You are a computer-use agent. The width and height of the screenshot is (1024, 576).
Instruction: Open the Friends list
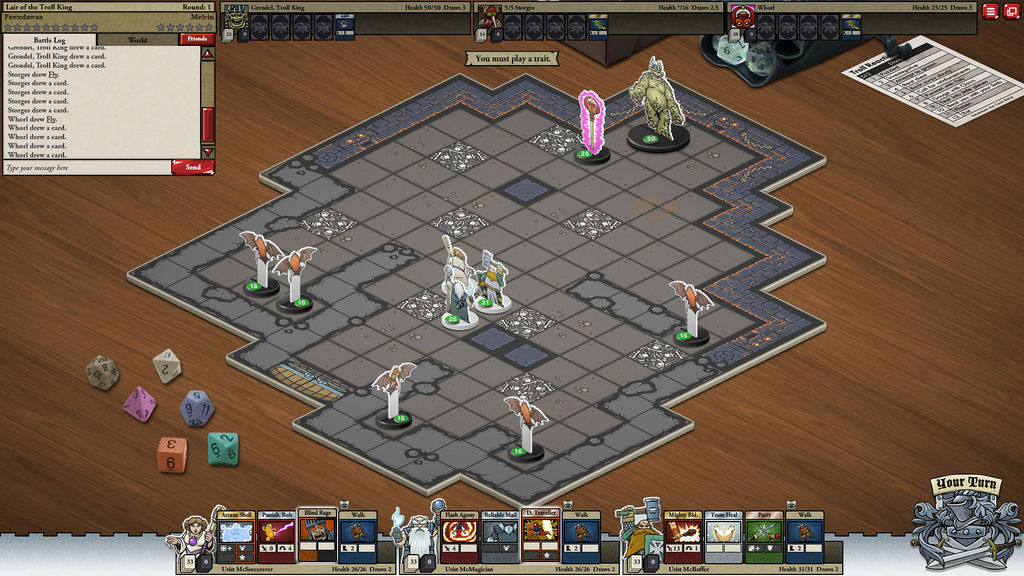(196, 40)
